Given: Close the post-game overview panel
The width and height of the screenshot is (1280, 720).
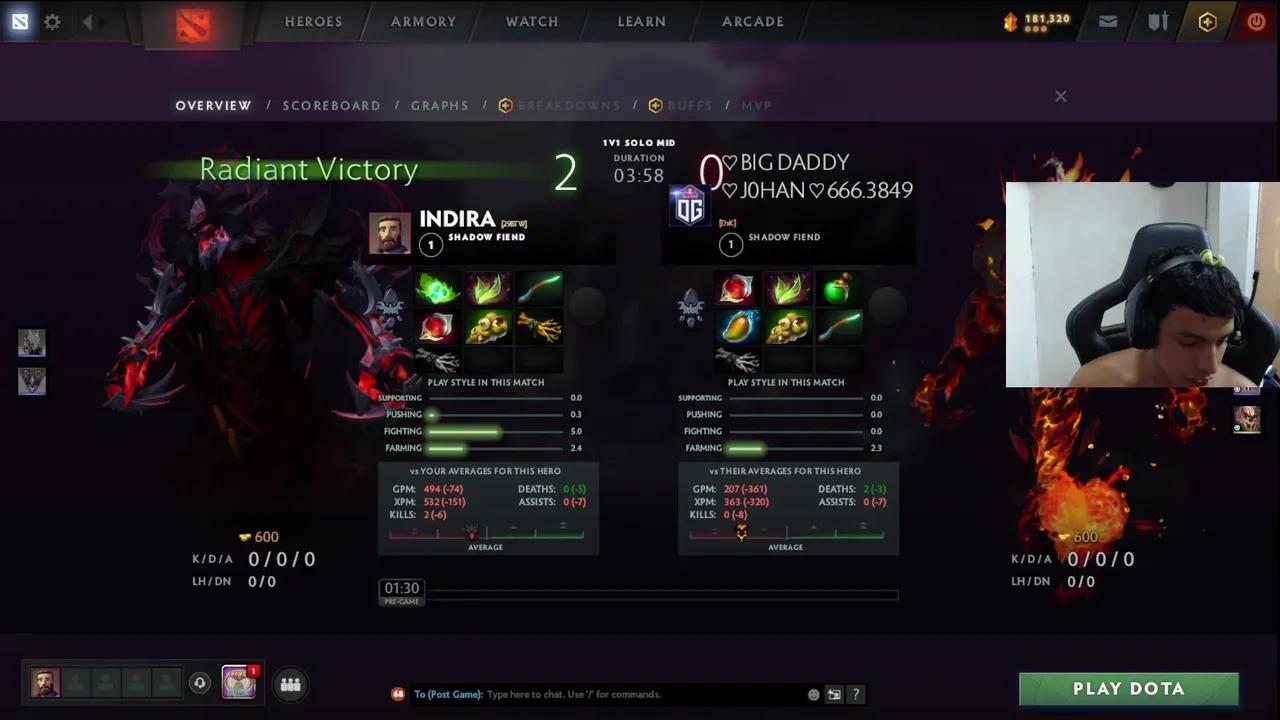Looking at the screenshot, I should pos(1061,96).
